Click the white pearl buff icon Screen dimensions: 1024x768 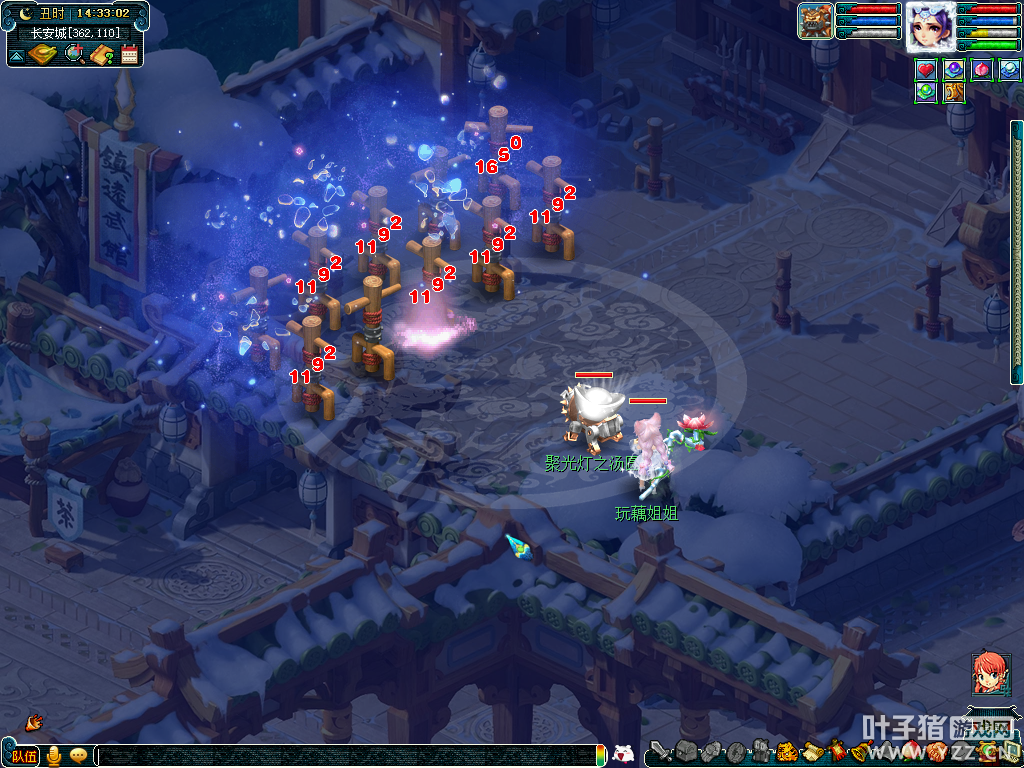click(1009, 70)
